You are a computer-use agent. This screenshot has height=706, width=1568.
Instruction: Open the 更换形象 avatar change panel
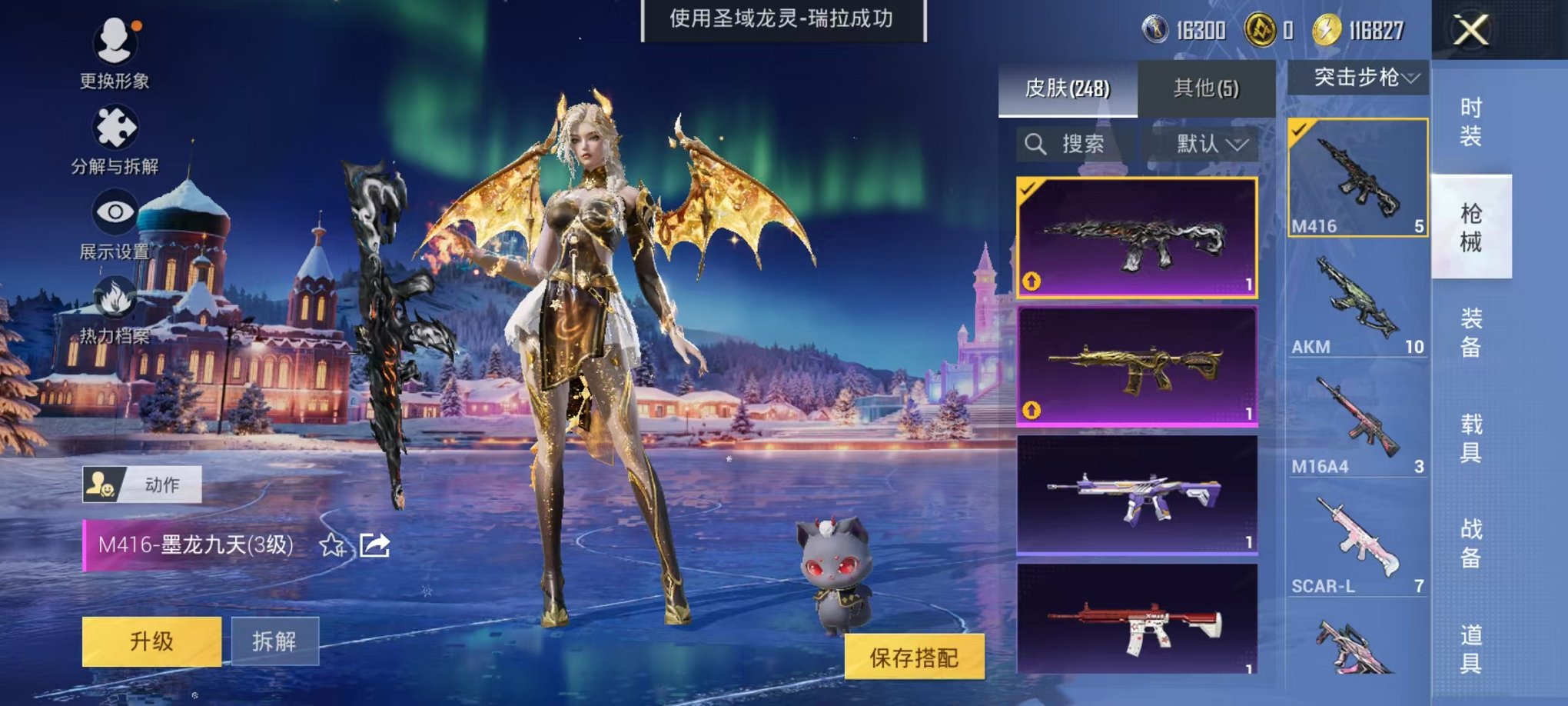coord(113,46)
